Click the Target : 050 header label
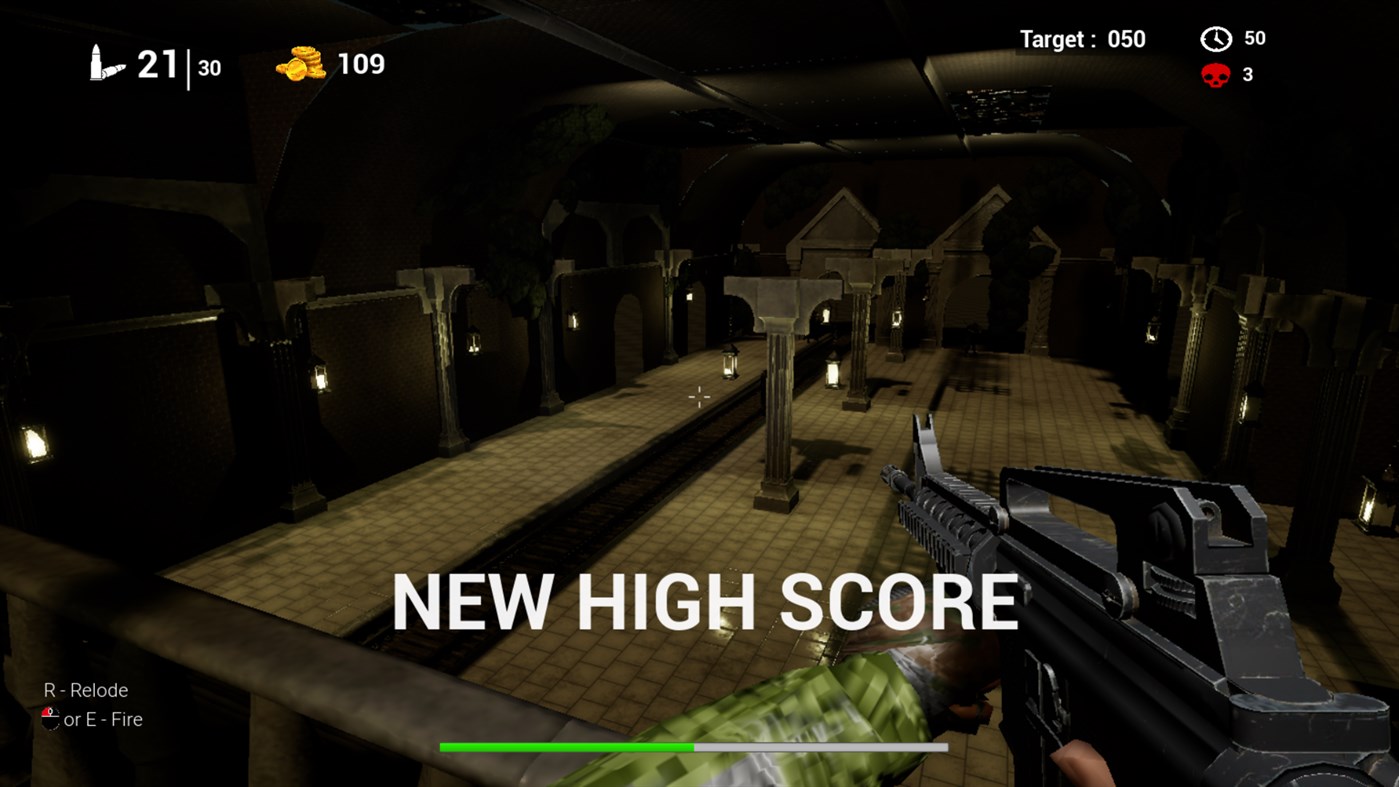The image size is (1399, 787). click(1082, 39)
